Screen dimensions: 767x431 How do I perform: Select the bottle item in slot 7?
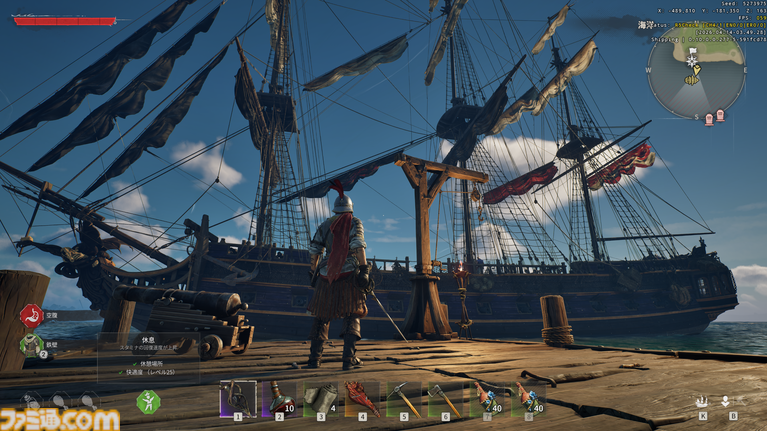(487, 398)
